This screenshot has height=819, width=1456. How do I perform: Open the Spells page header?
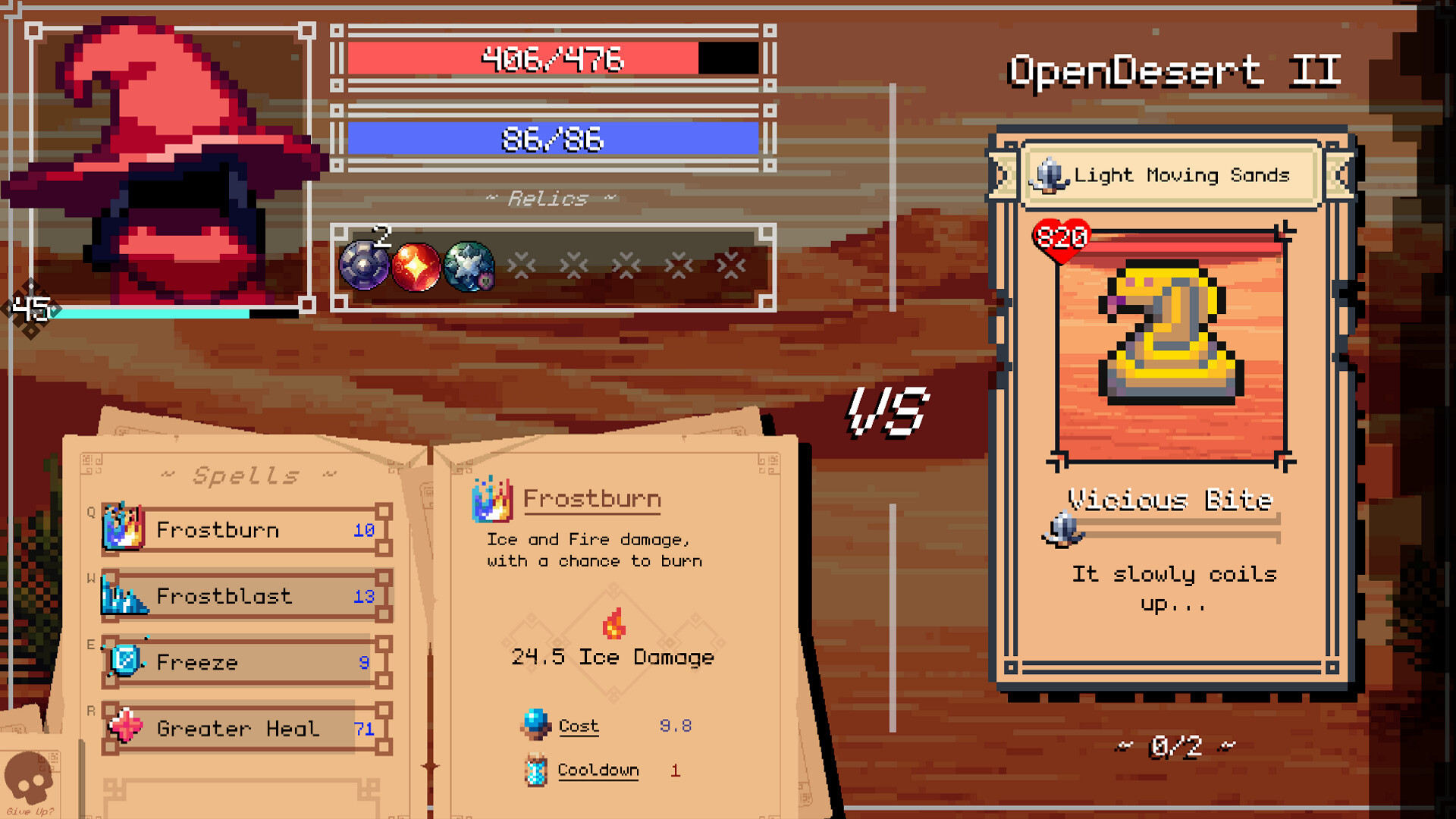coord(244,475)
